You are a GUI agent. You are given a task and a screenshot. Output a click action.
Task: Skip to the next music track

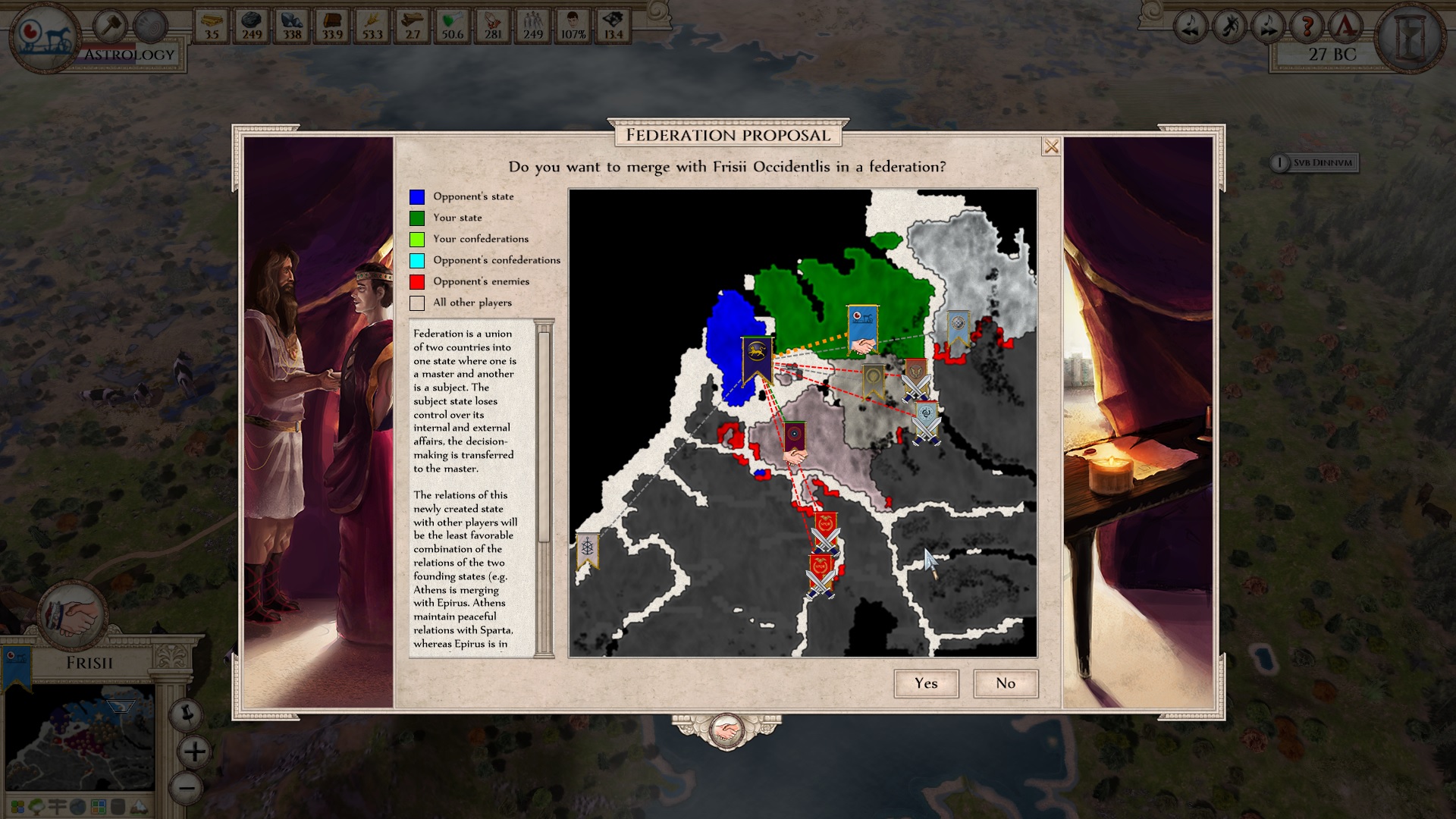1268,27
